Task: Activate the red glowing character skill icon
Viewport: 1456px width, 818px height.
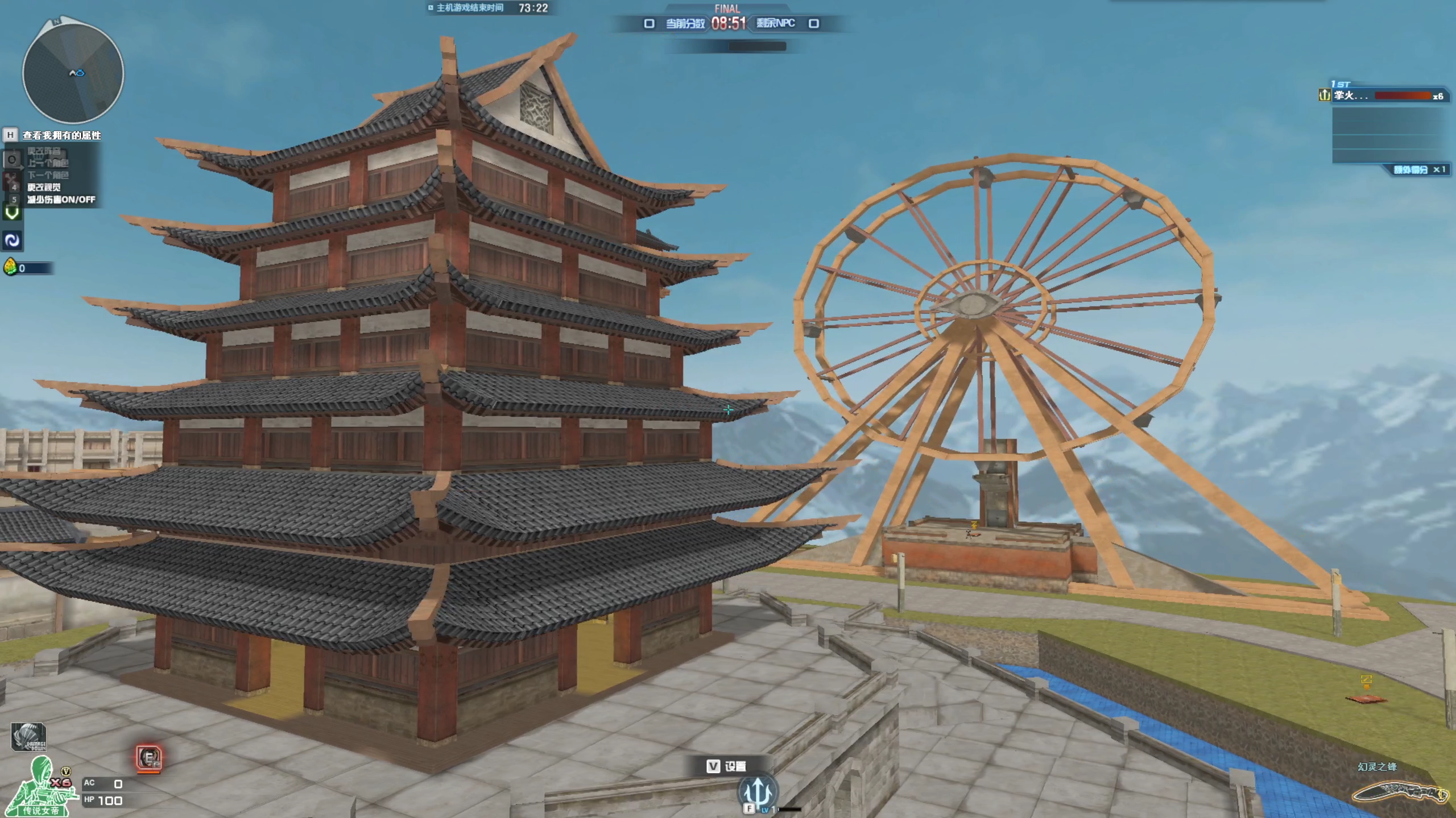Action: point(149,758)
